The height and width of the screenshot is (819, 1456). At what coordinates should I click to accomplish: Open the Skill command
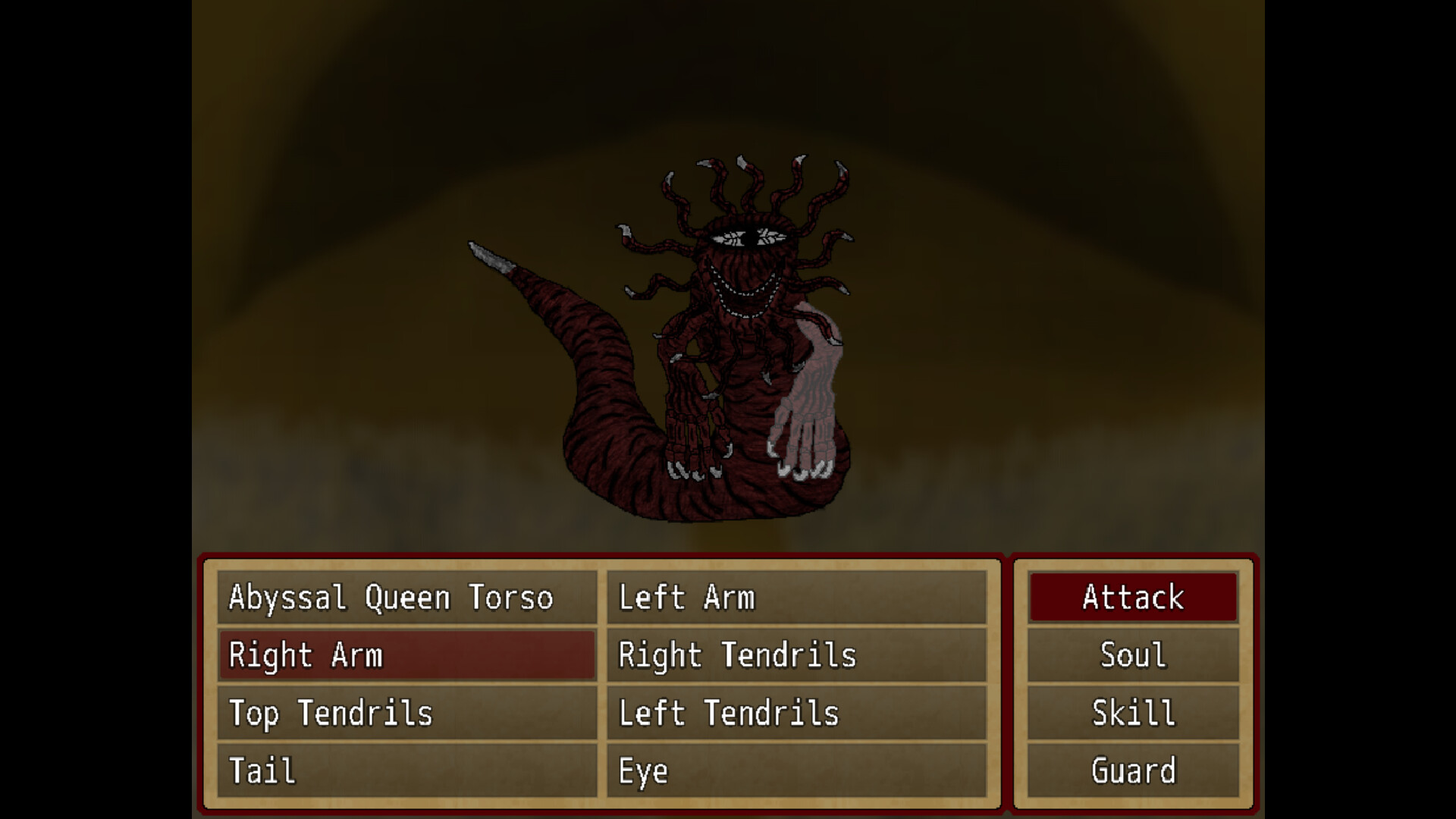pyautogui.click(x=1132, y=713)
